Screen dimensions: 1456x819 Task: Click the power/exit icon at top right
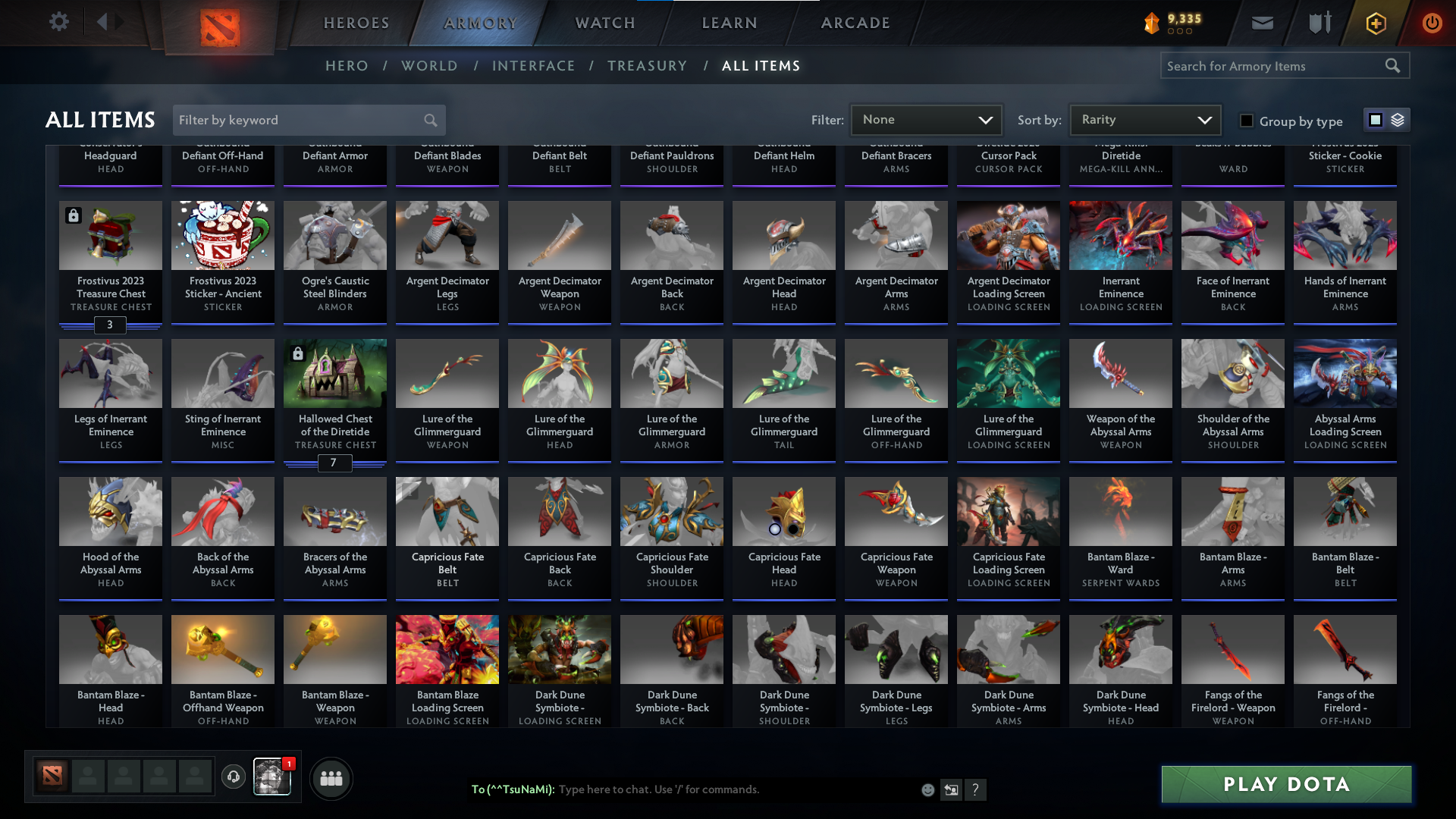point(1432,22)
